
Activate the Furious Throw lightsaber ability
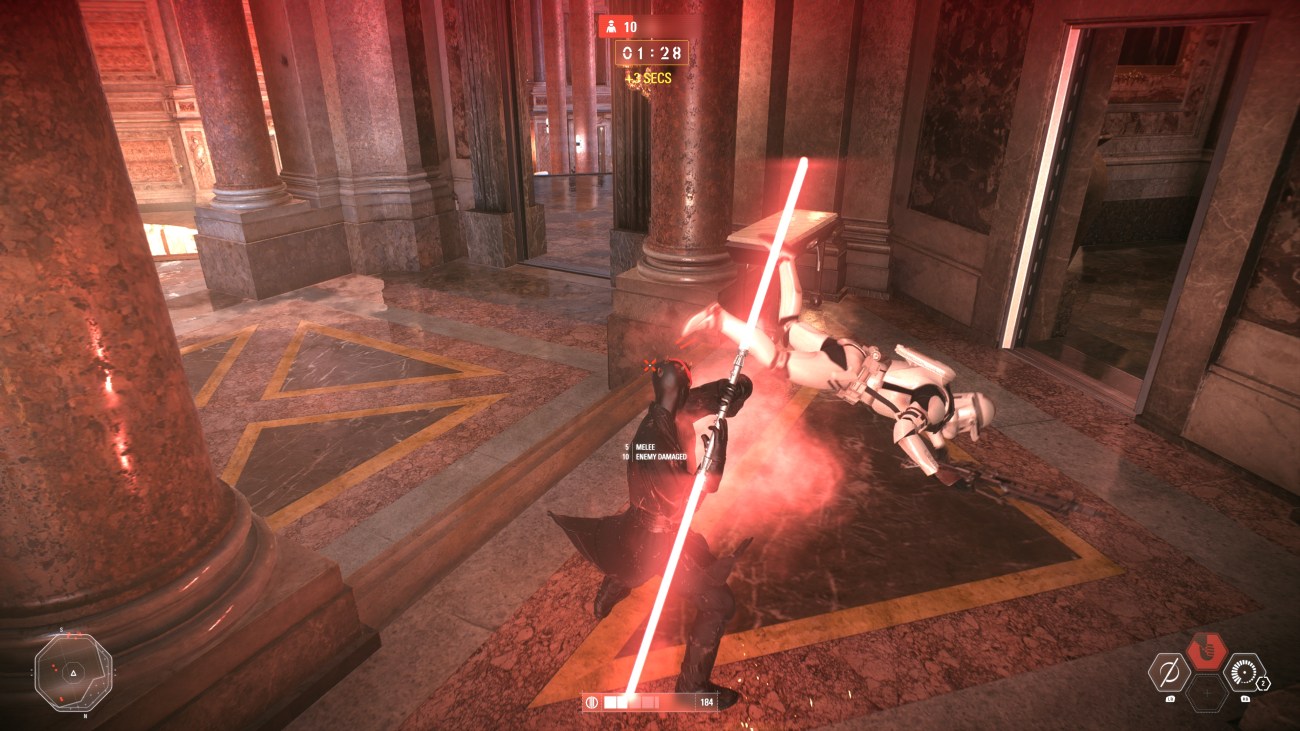tap(1168, 672)
